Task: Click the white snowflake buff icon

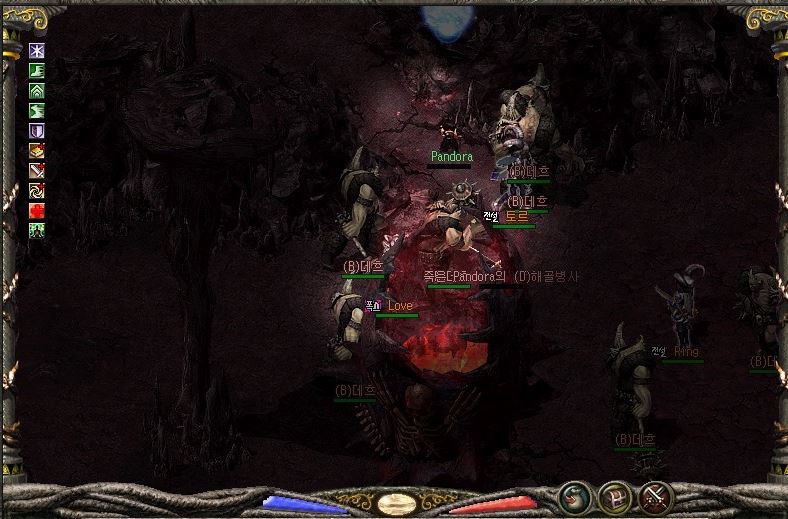Action: 37,50
